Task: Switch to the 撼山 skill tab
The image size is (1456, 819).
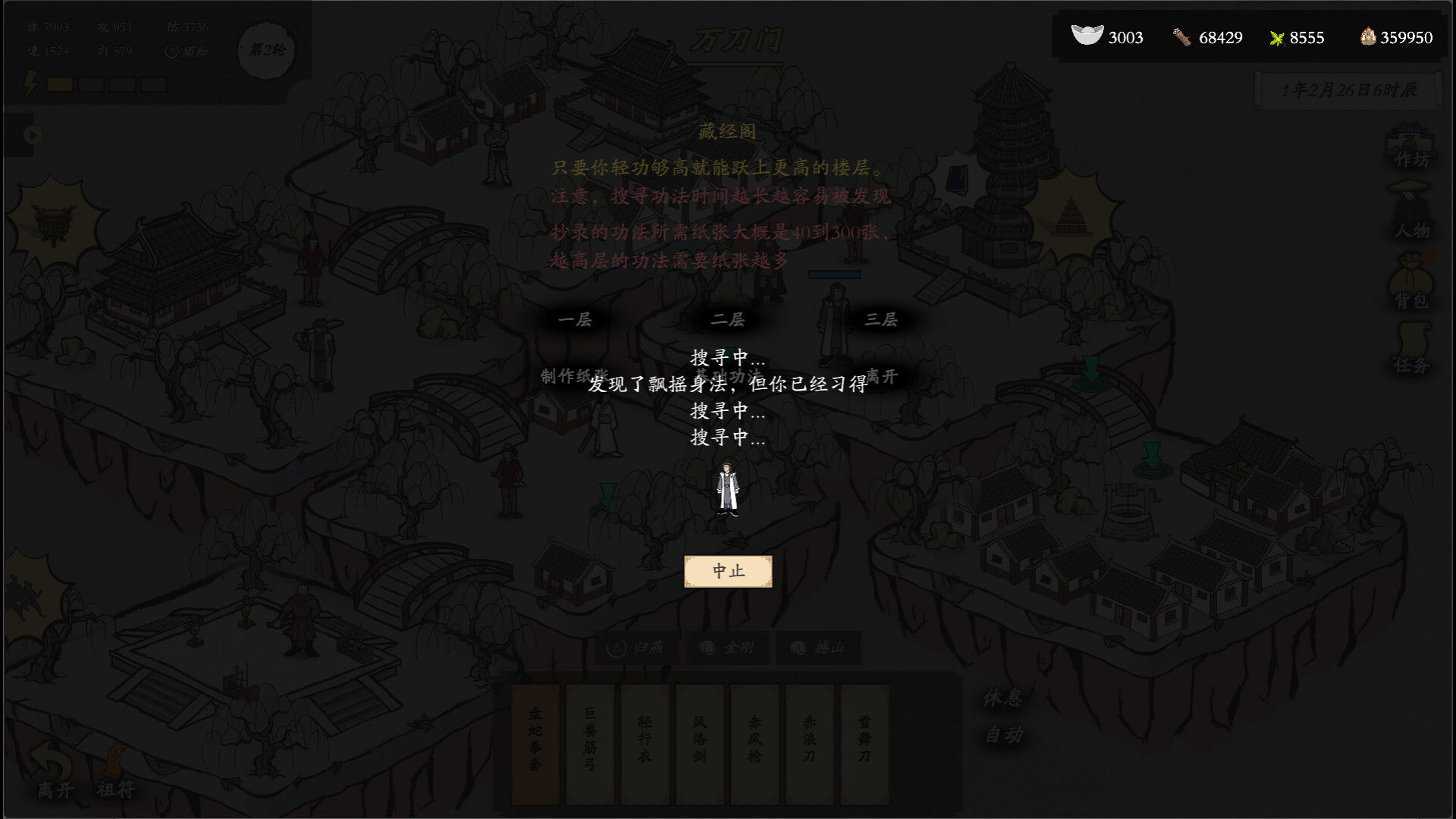Action: point(817,647)
